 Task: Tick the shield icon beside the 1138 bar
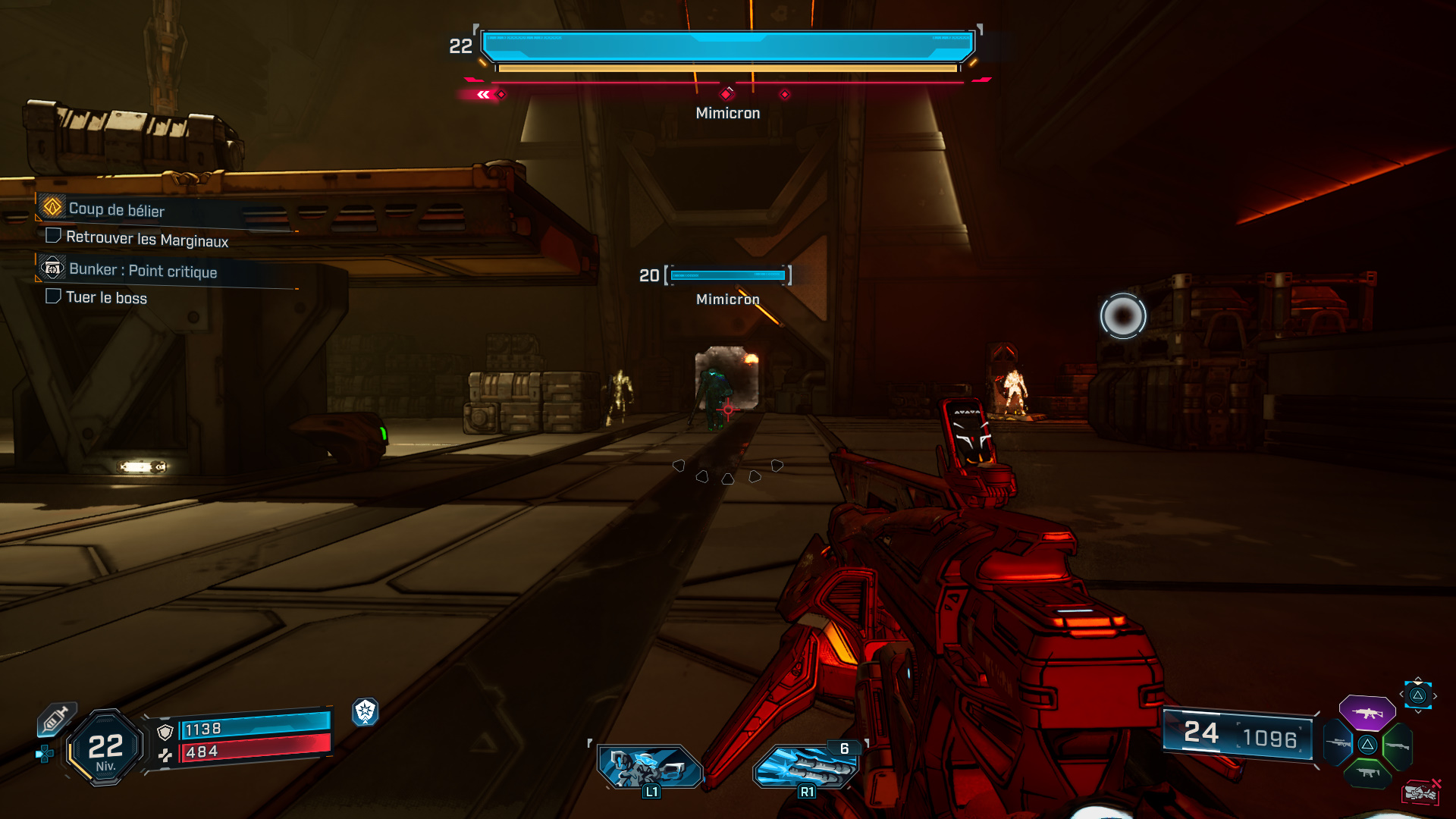[164, 732]
